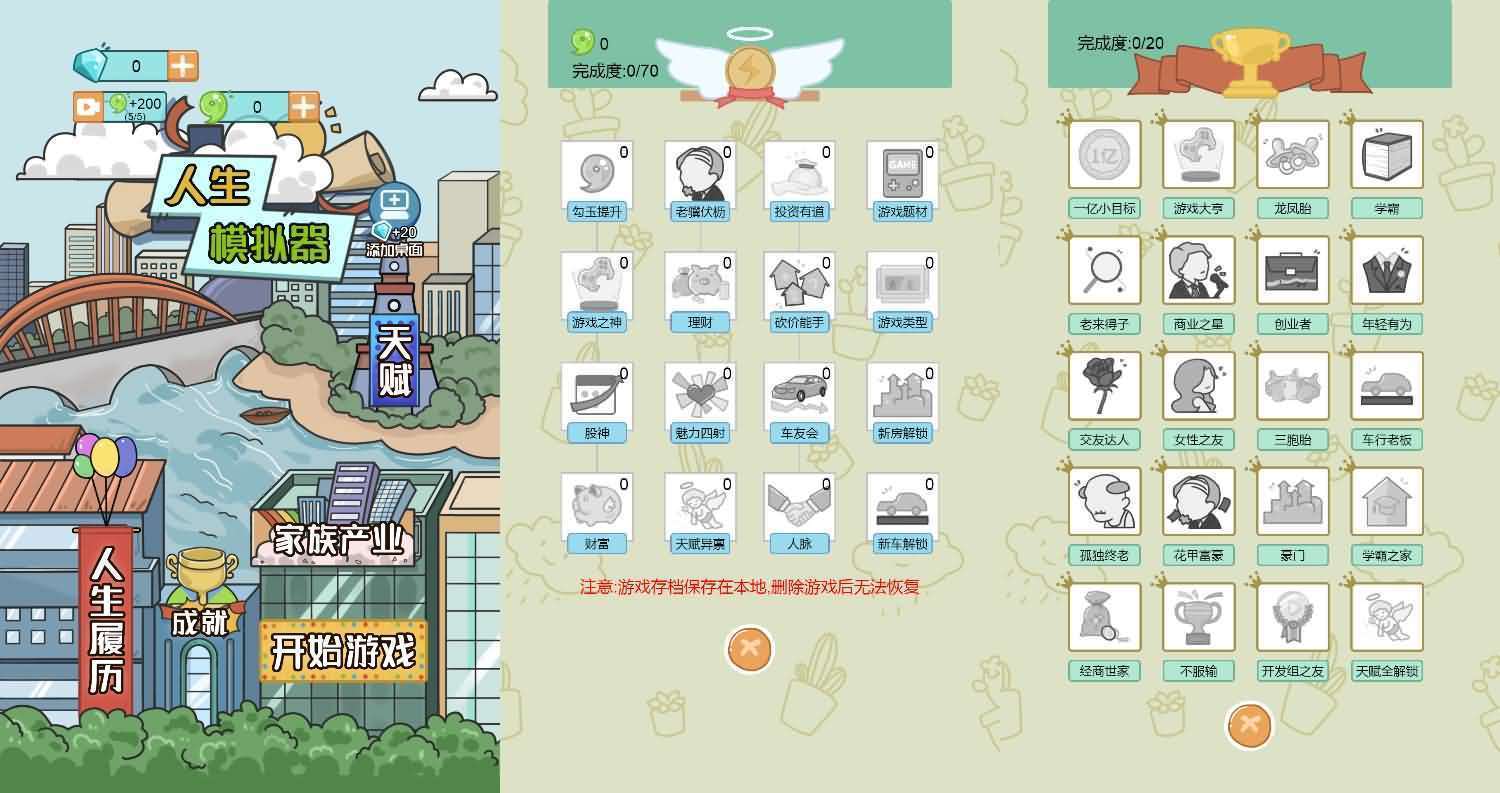View the 一亿小目标 achievement icon
This screenshot has height=793, width=1500.
(x=1104, y=153)
